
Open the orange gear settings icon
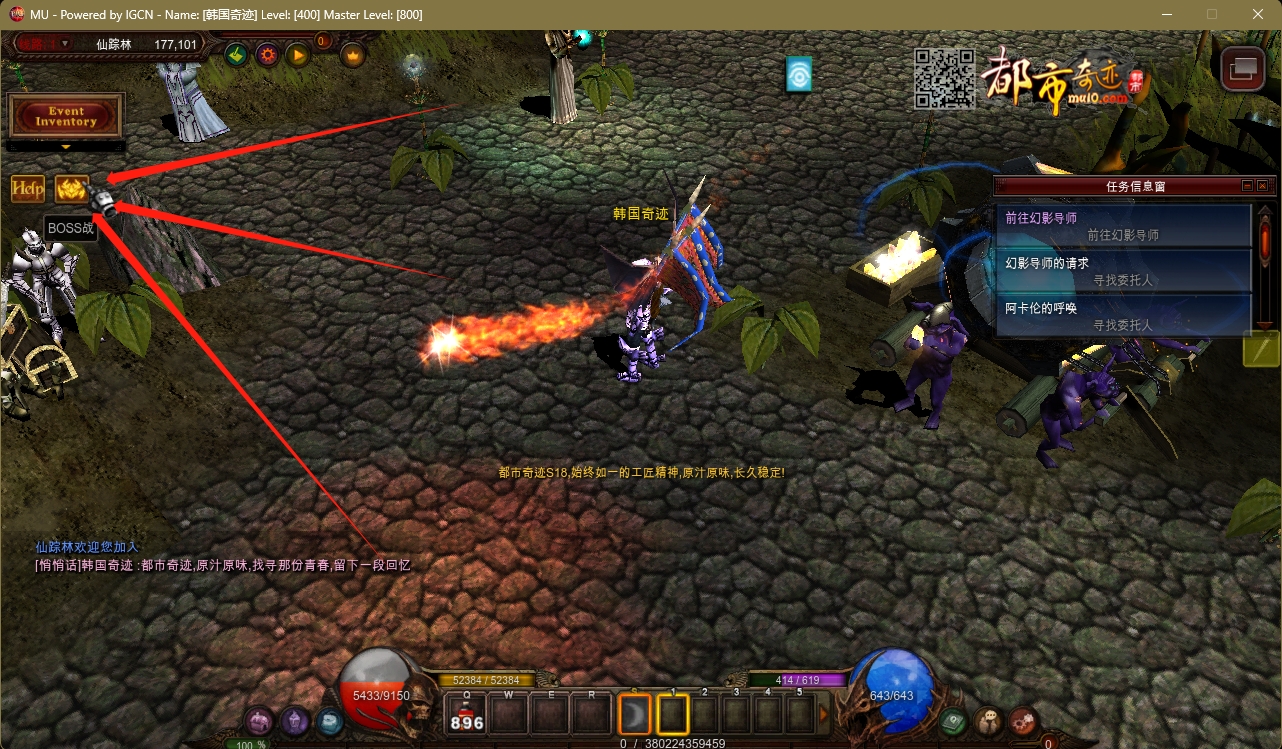267,55
